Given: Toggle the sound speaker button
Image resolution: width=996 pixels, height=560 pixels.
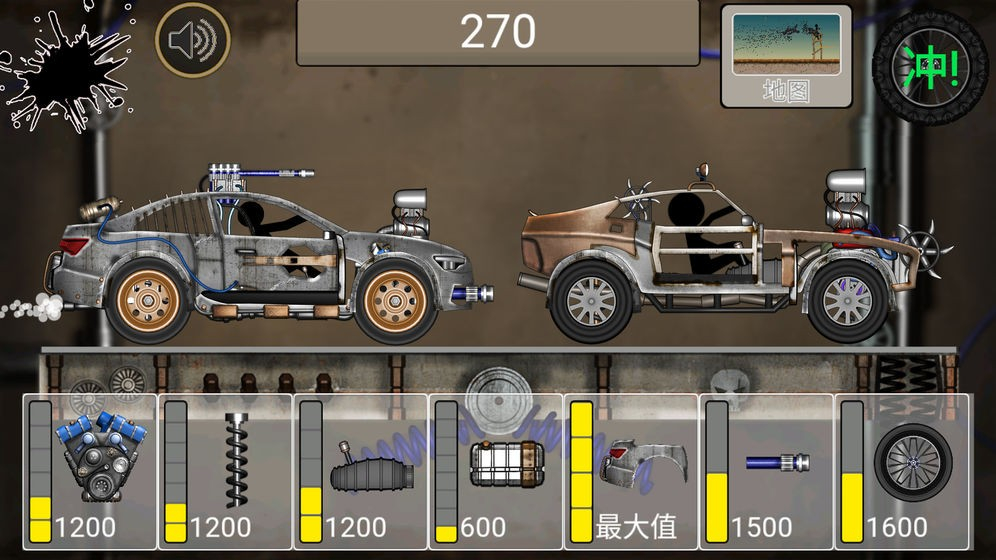Looking at the screenshot, I should click(192, 40).
